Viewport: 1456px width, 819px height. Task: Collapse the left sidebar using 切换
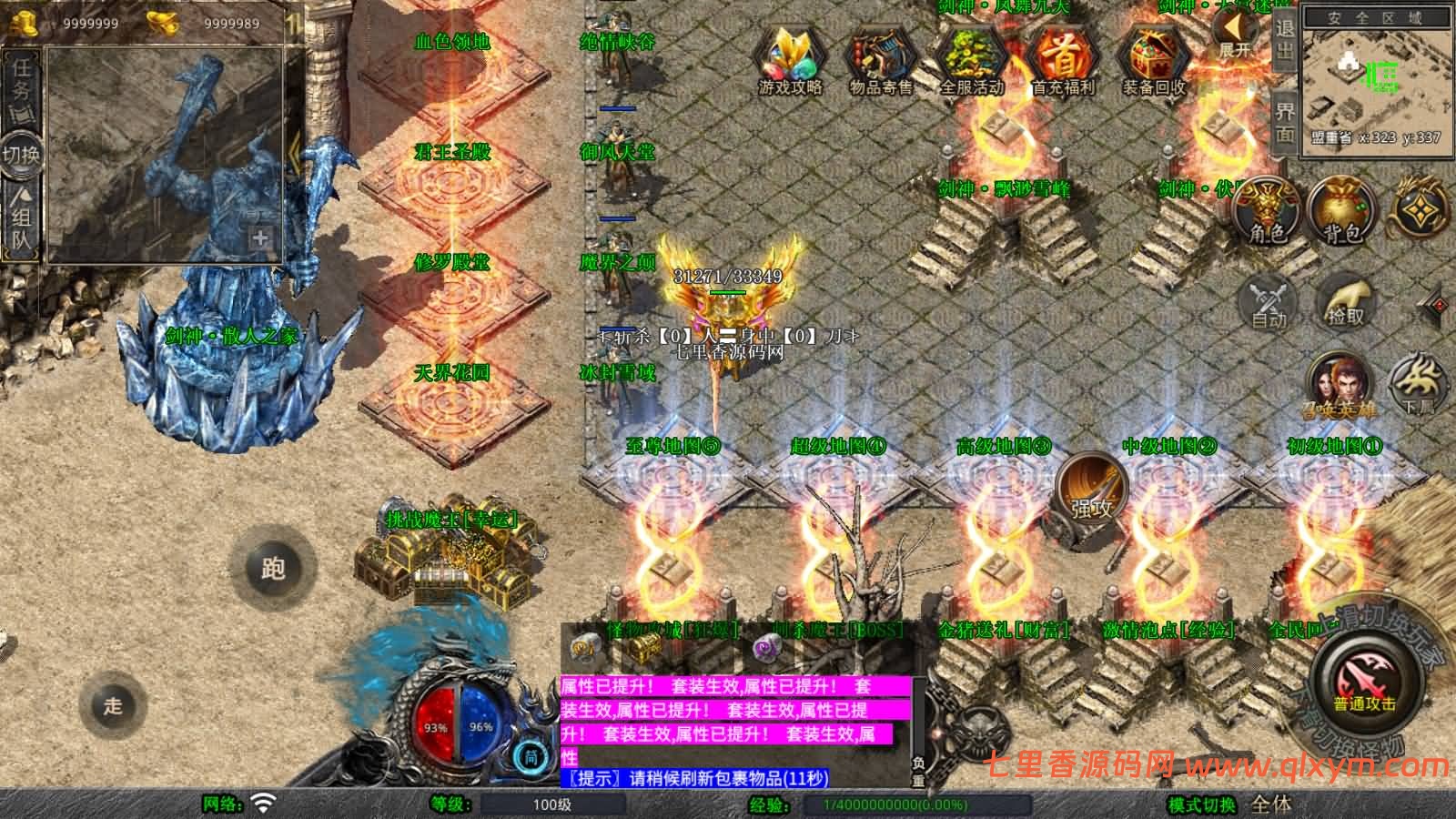tap(22, 155)
